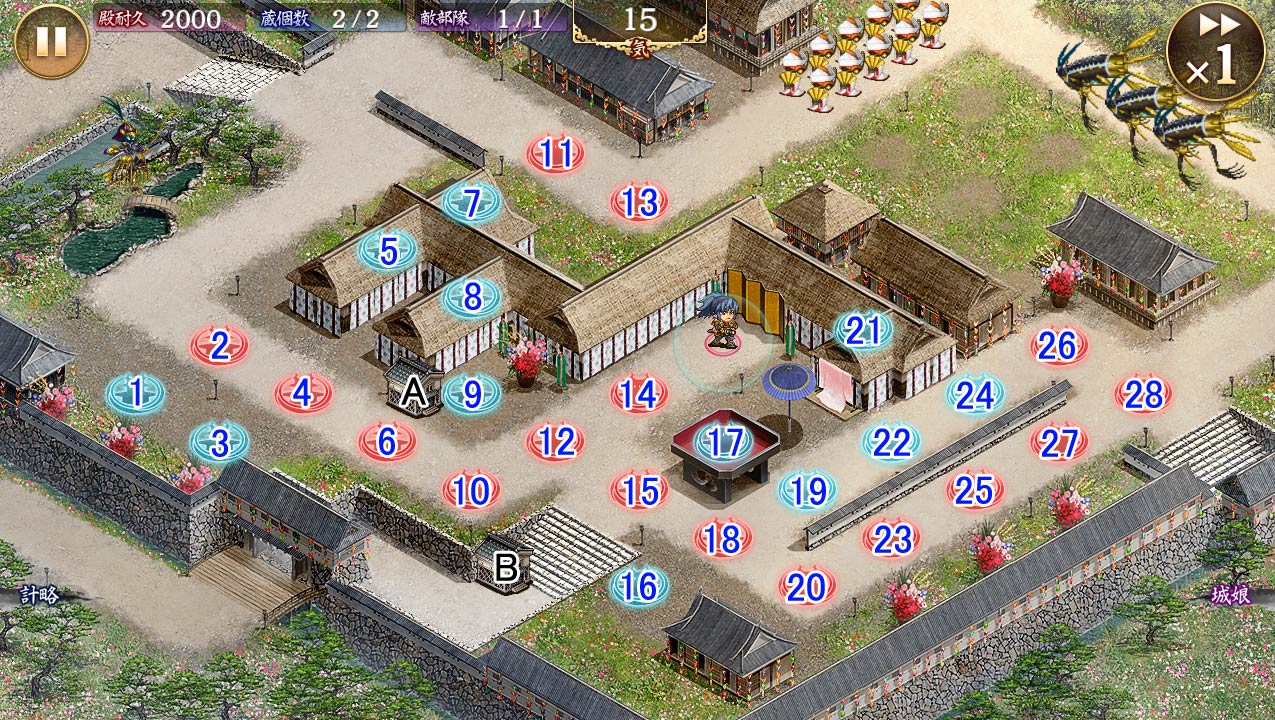Select blue placement tile 7
This screenshot has width=1275, height=720.
[472, 202]
